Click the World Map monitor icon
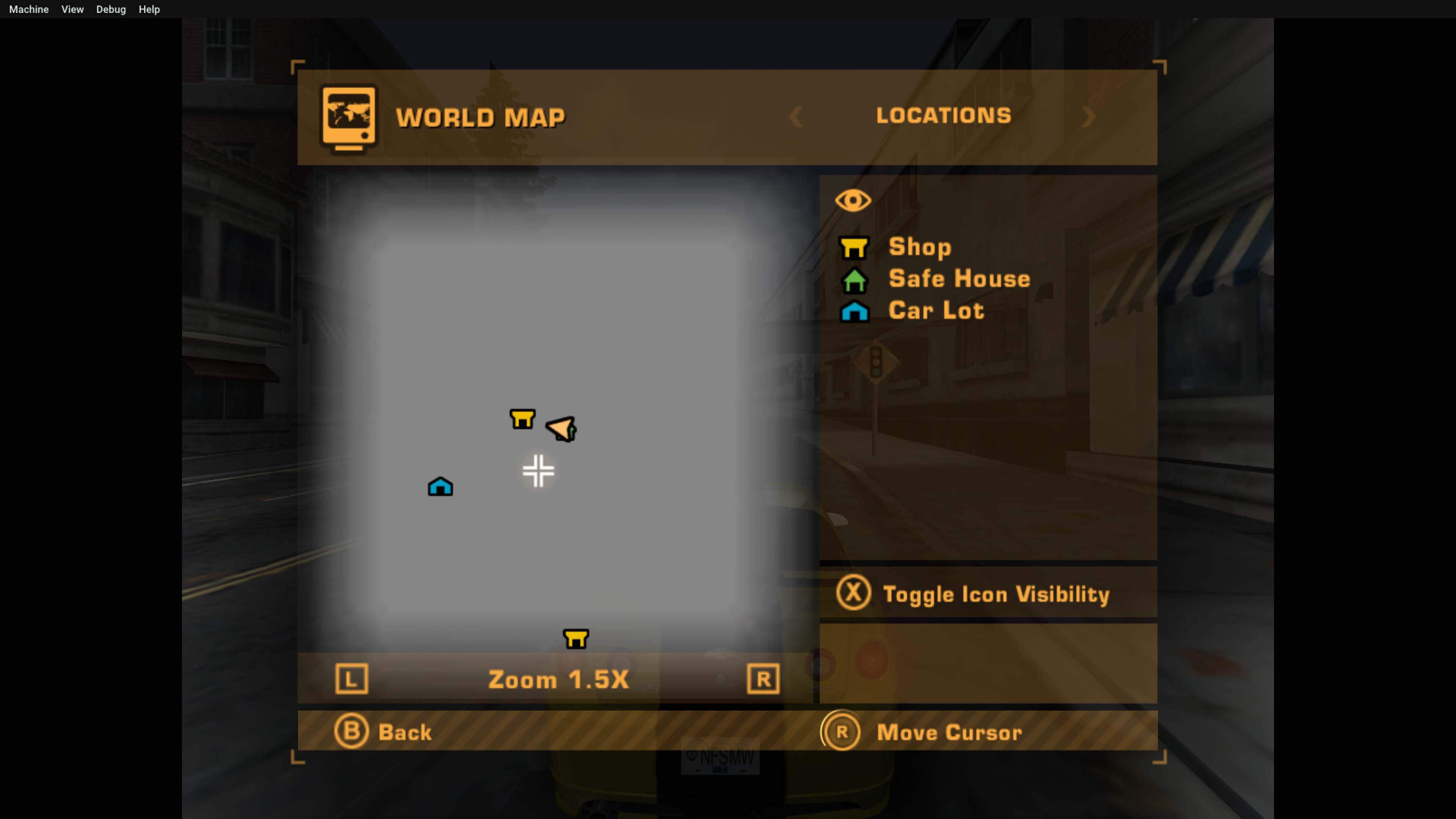 tap(348, 117)
